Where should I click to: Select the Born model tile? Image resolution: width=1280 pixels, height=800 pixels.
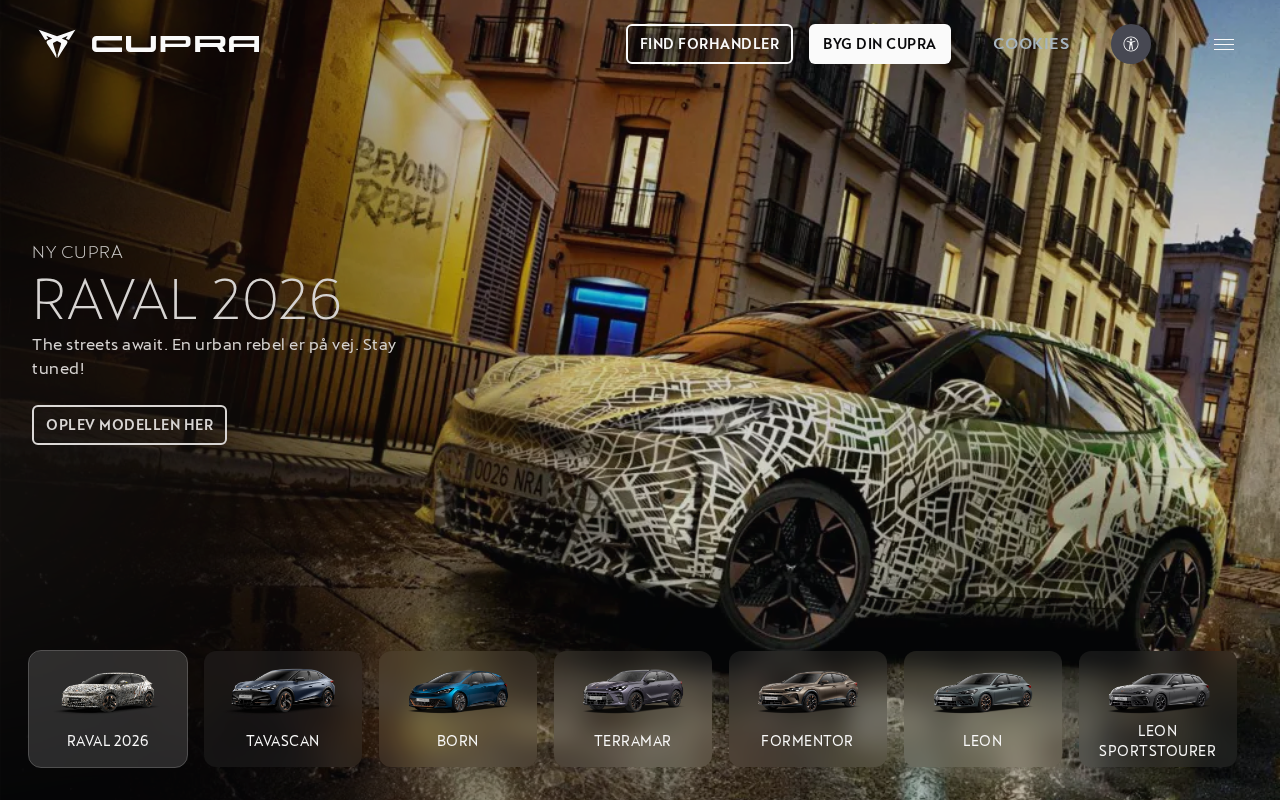pos(458,709)
